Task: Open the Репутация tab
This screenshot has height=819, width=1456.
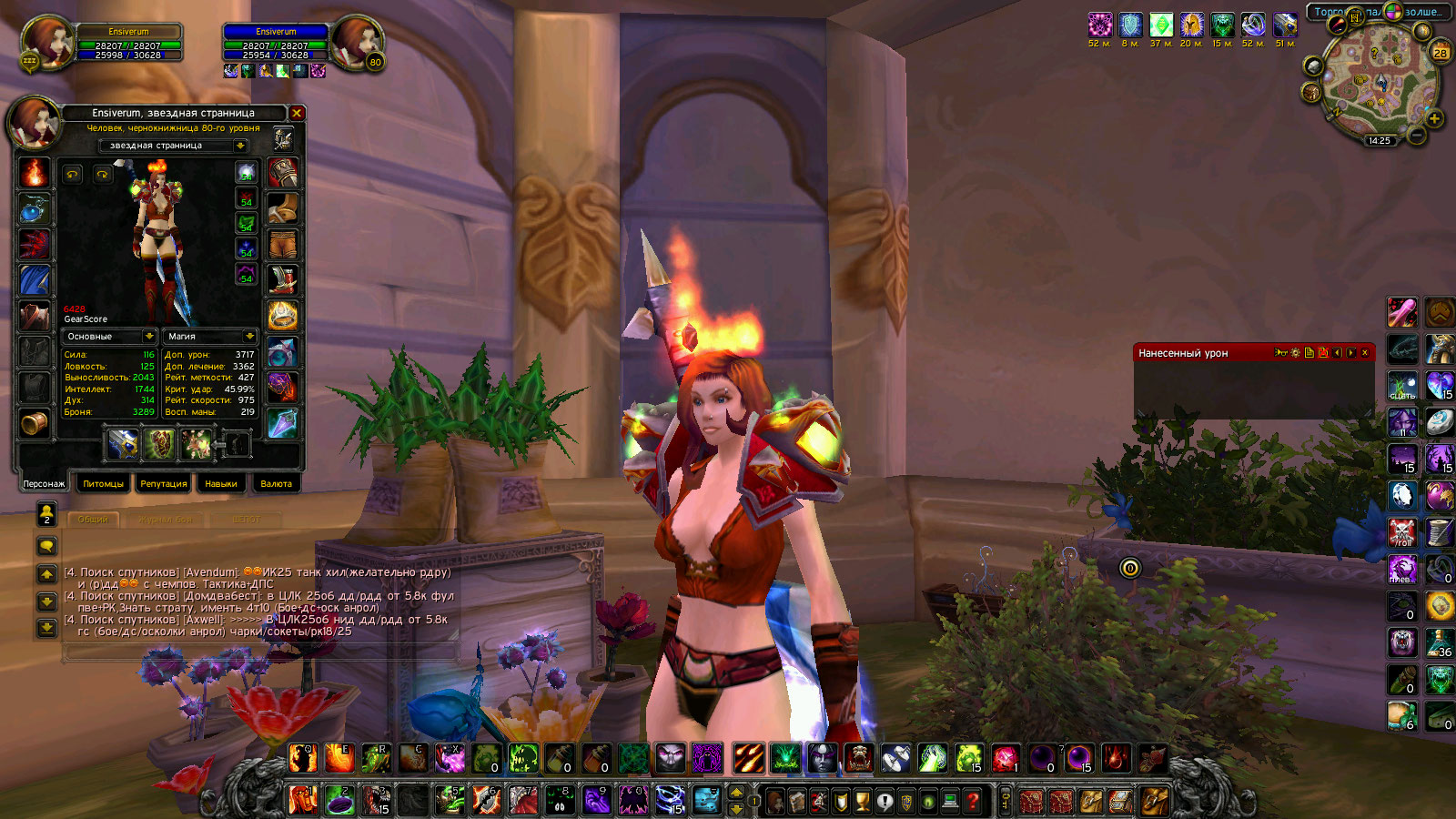Action: [x=164, y=484]
